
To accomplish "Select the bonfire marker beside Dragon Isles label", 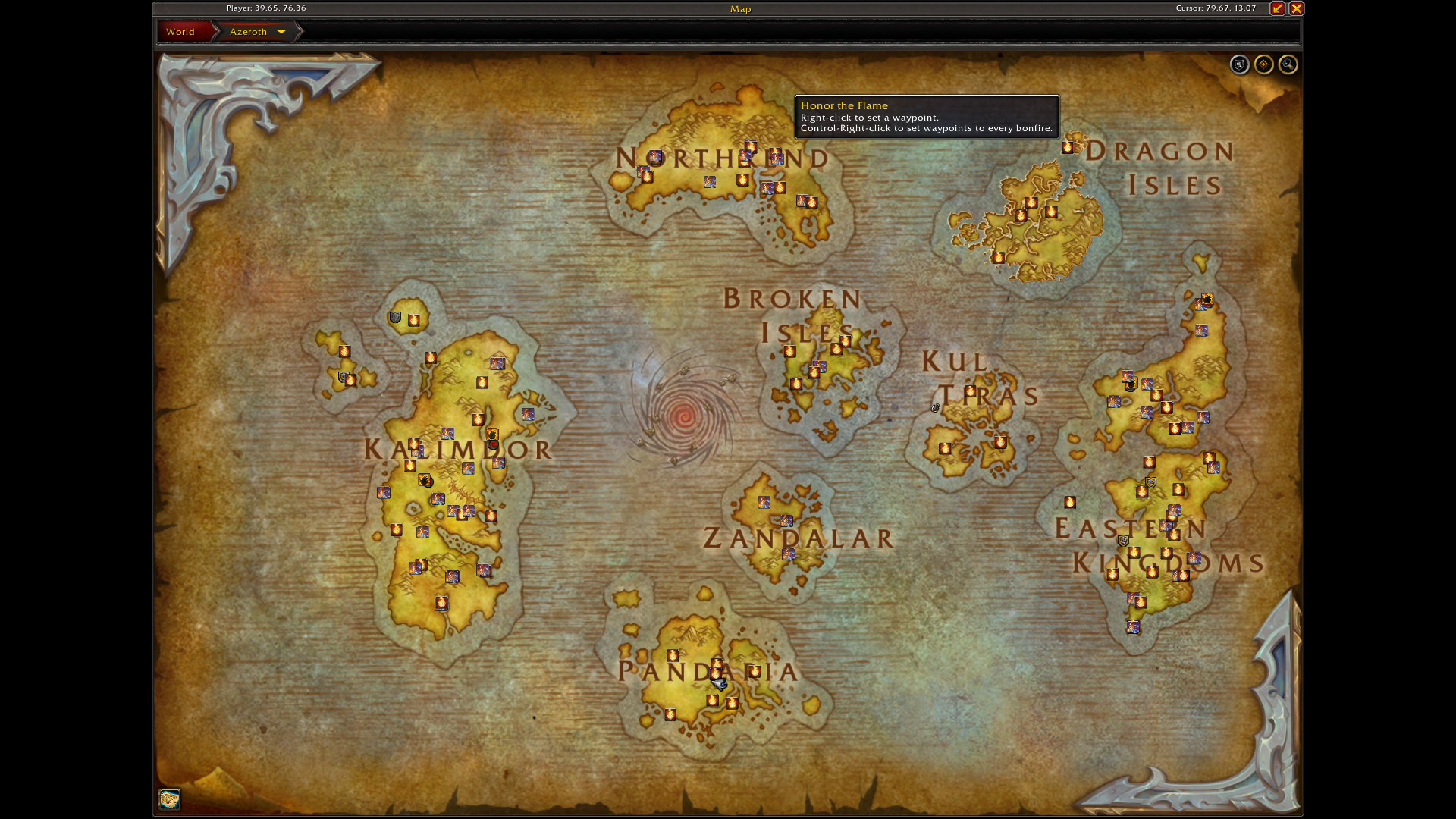I will (1068, 147).
